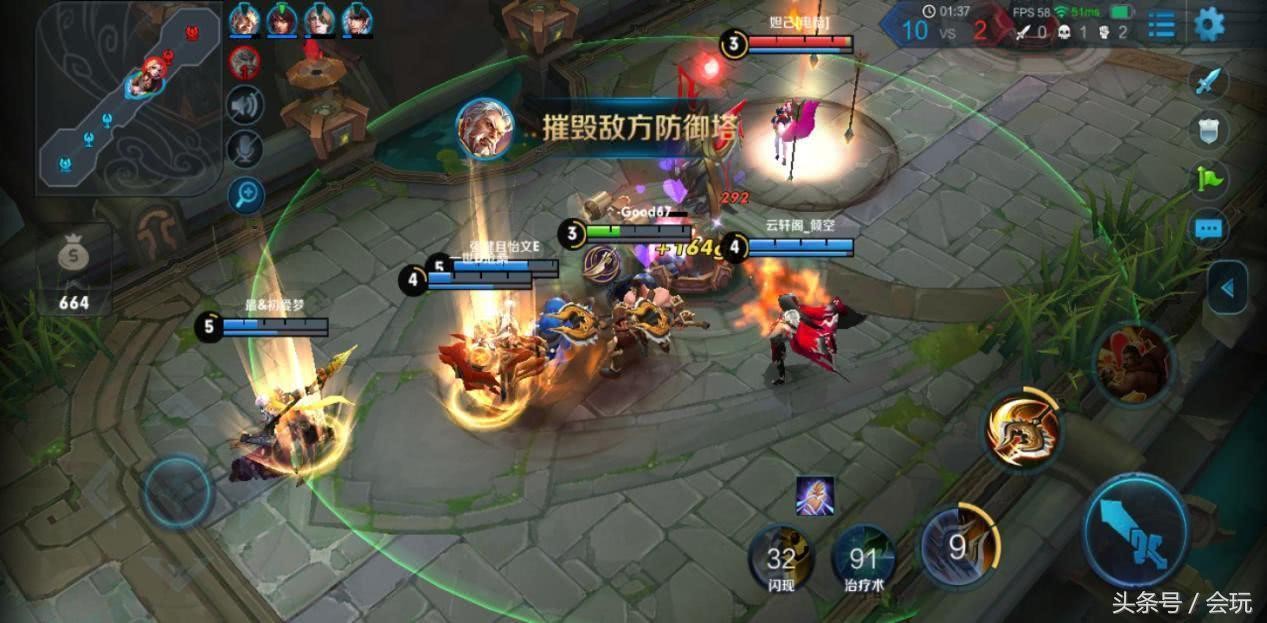
Task: Touch the virtual movement joystick
Action: pos(178,492)
